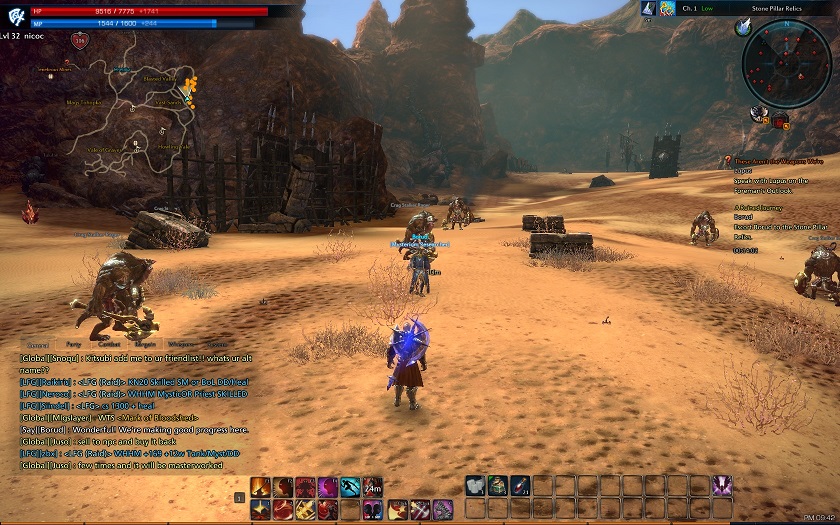Screen dimensions: 840x525
Task: Switch to the Party chat tab
Action: click(x=71, y=344)
